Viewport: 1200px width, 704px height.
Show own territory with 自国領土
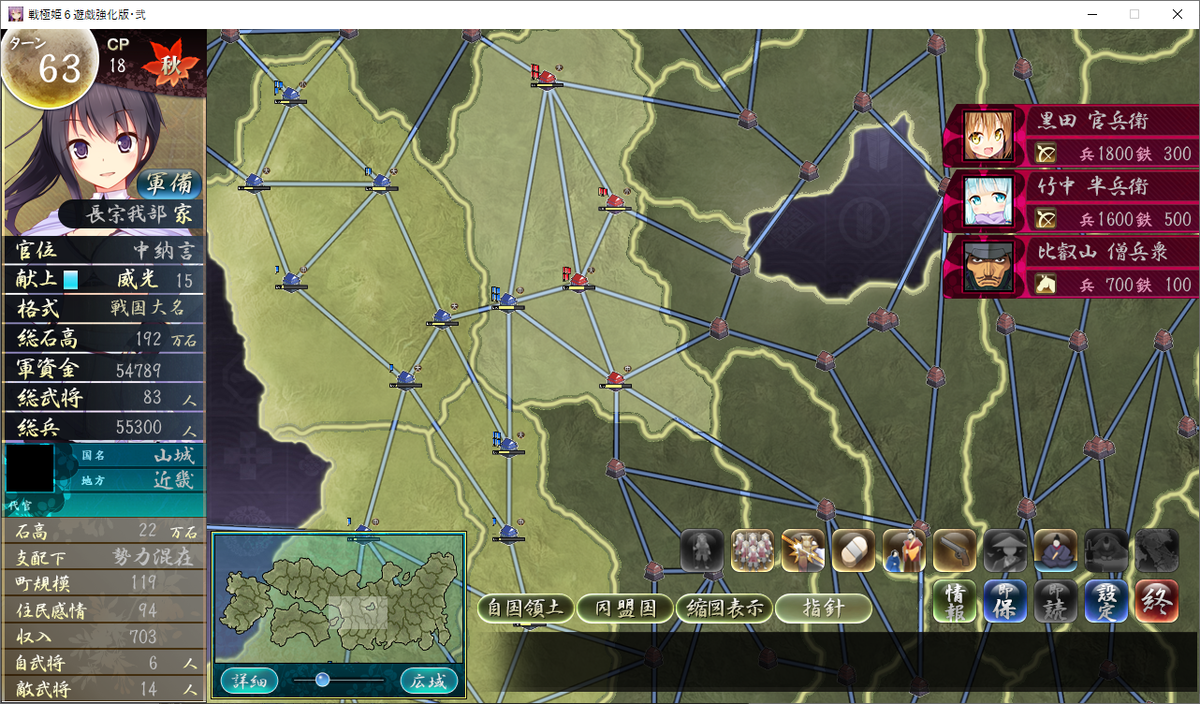(x=526, y=607)
